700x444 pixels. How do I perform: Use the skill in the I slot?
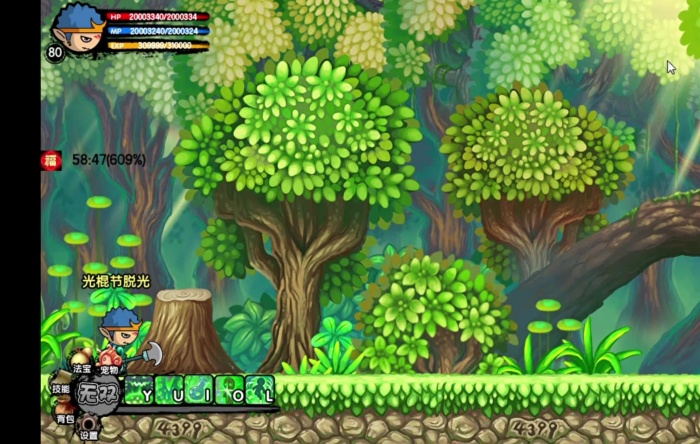click(200, 389)
